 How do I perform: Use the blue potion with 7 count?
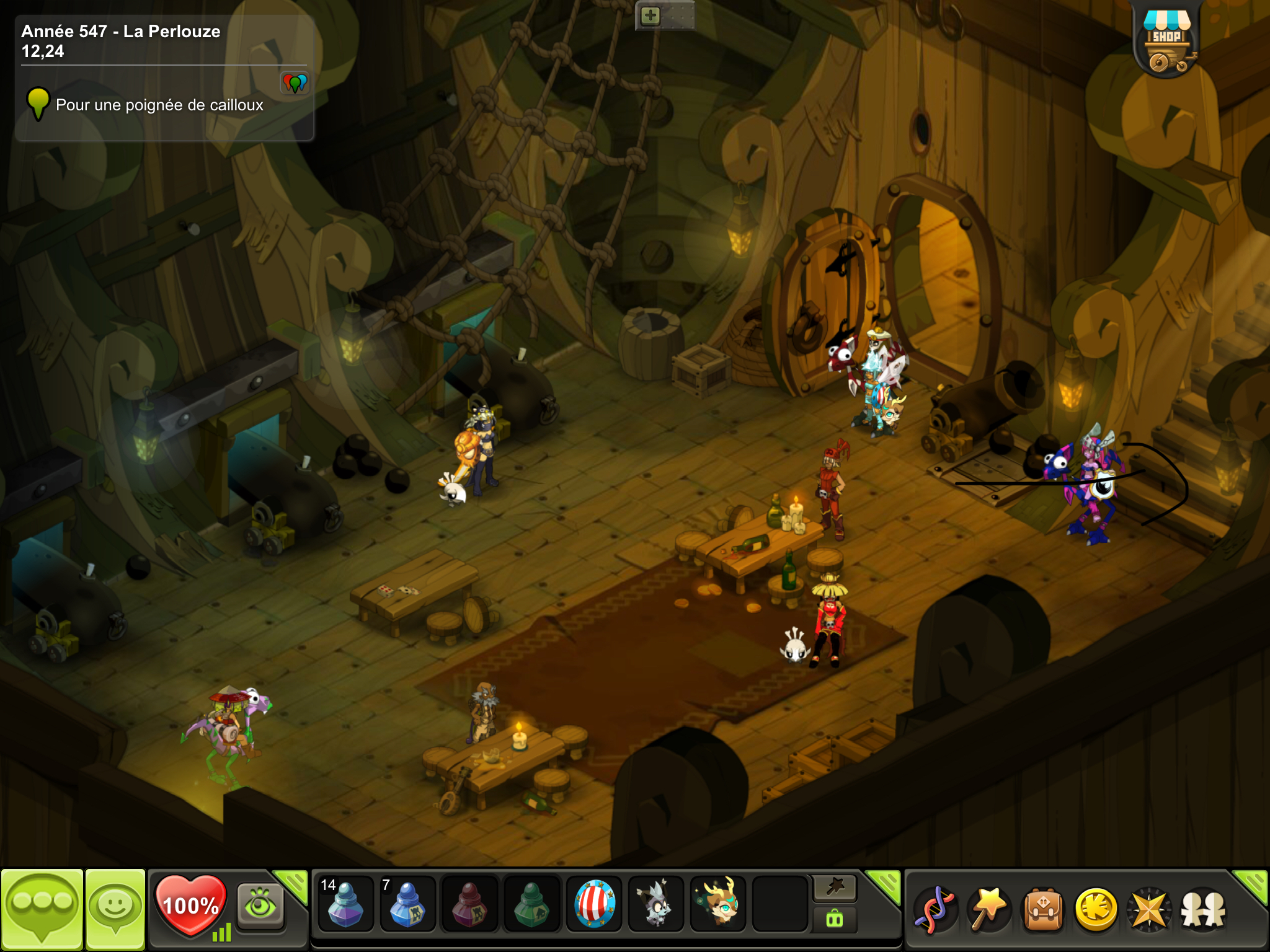click(x=407, y=904)
